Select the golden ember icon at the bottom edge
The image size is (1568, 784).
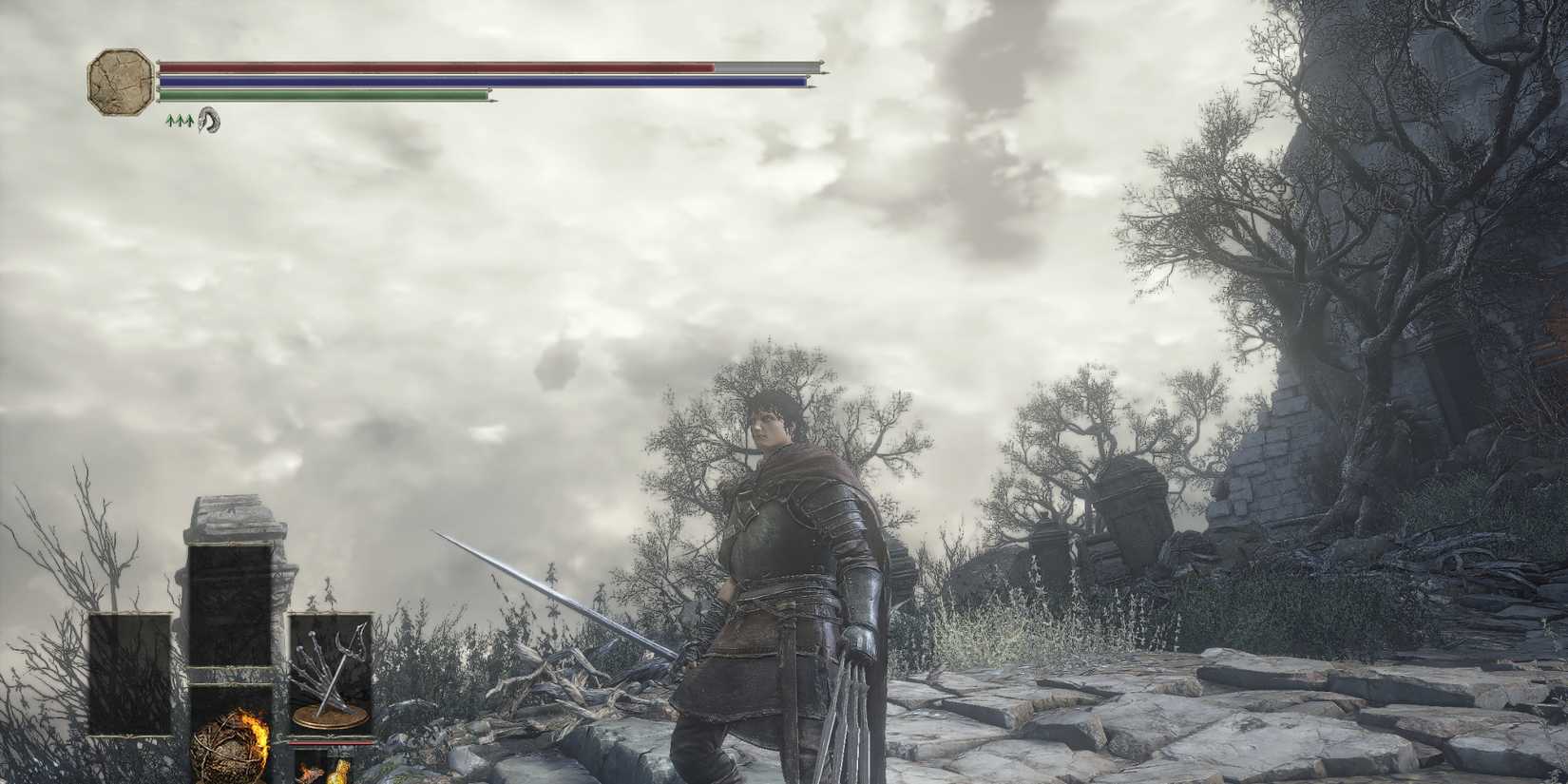[x=342, y=772]
